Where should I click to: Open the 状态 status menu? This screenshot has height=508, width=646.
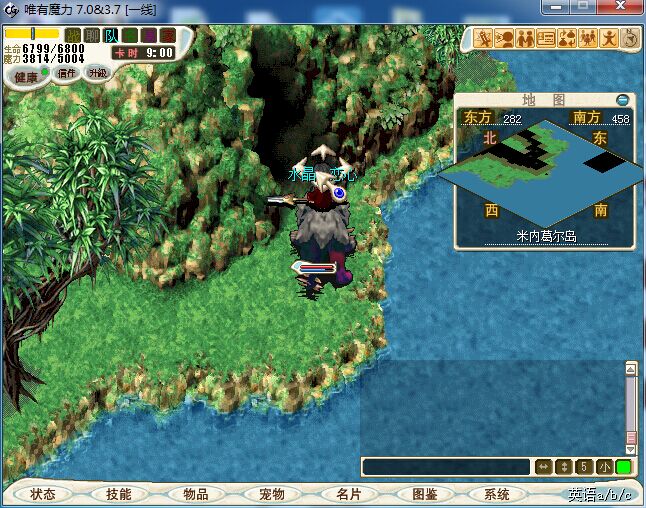pyautogui.click(x=43, y=494)
